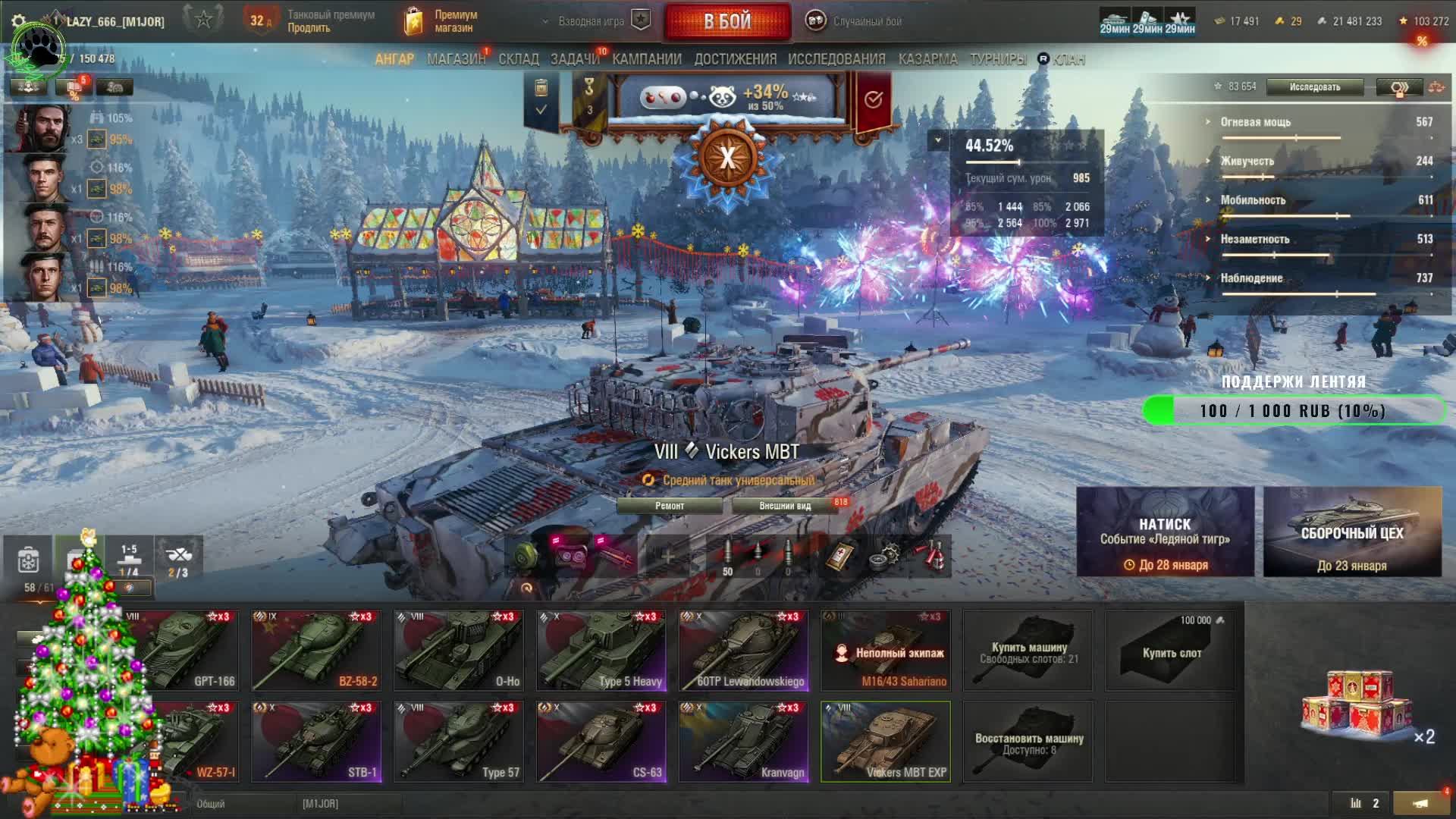The height and width of the screenshot is (819, 1456).
Task: Click the Исследовать button
Action: coord(1314,87)
